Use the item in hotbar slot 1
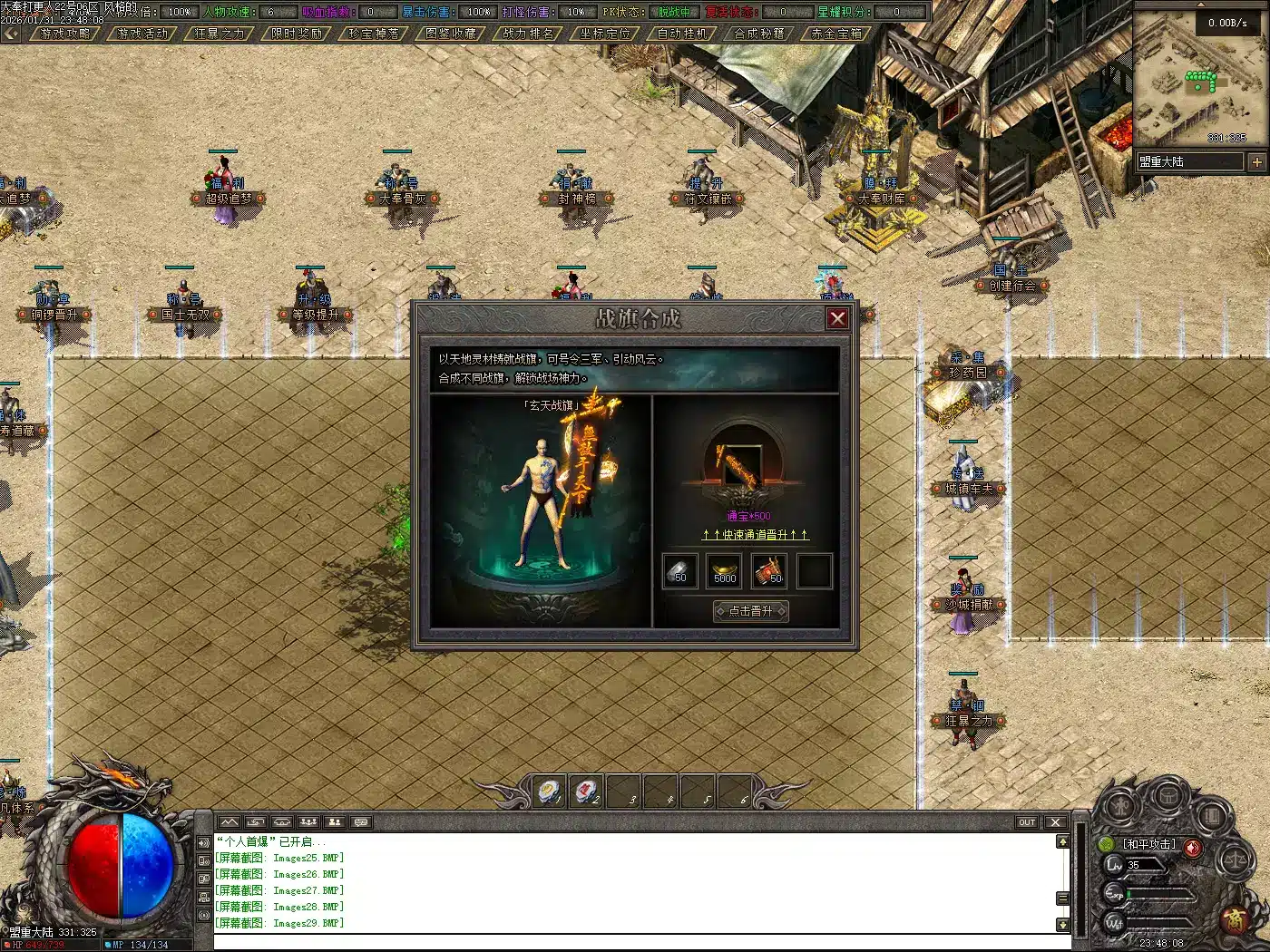 551,792
